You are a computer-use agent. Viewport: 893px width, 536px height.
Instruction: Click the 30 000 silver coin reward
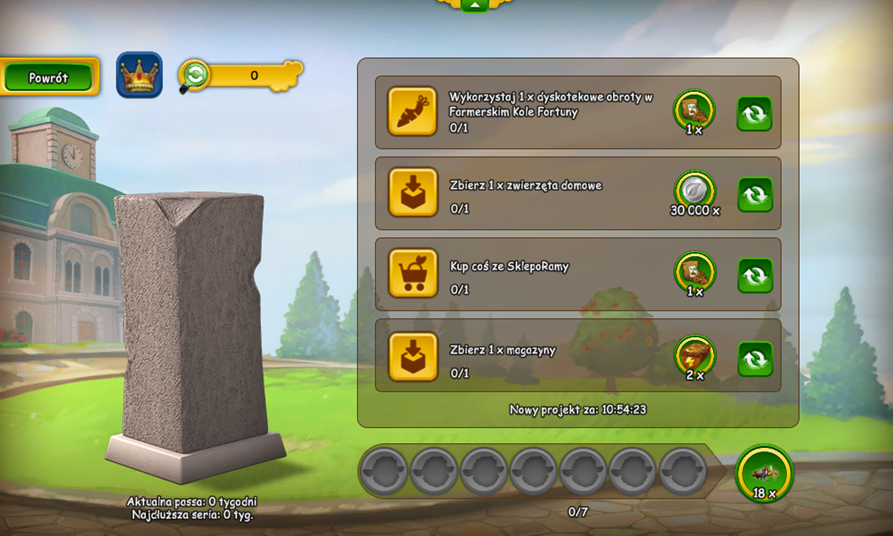pos(694,190)
